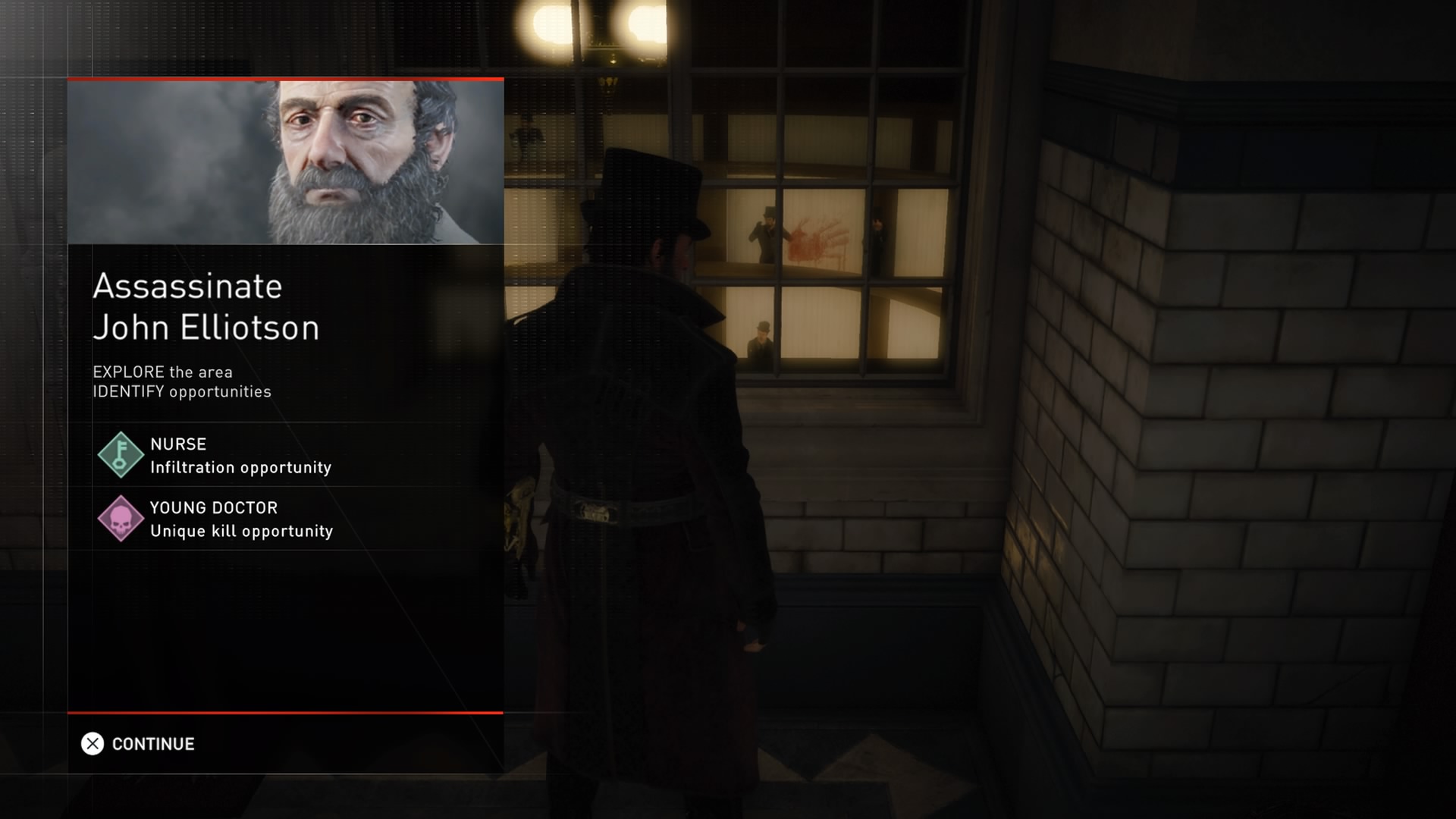Choose the Young Doctor unique kill opportunity
This screenshot has height=819, width=1456.
(241, 519)
